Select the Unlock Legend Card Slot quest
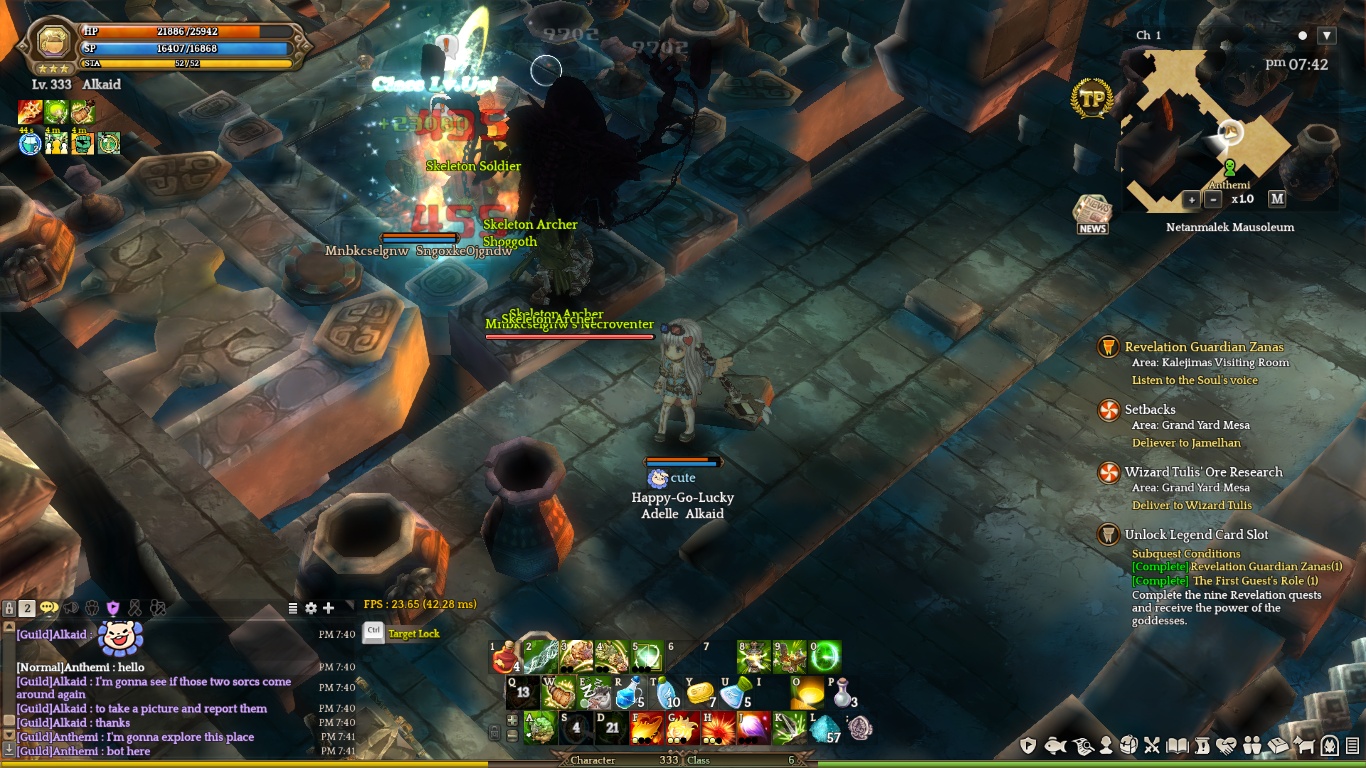This screenshot has height=768, width=1366. [x=1196, y=535]
